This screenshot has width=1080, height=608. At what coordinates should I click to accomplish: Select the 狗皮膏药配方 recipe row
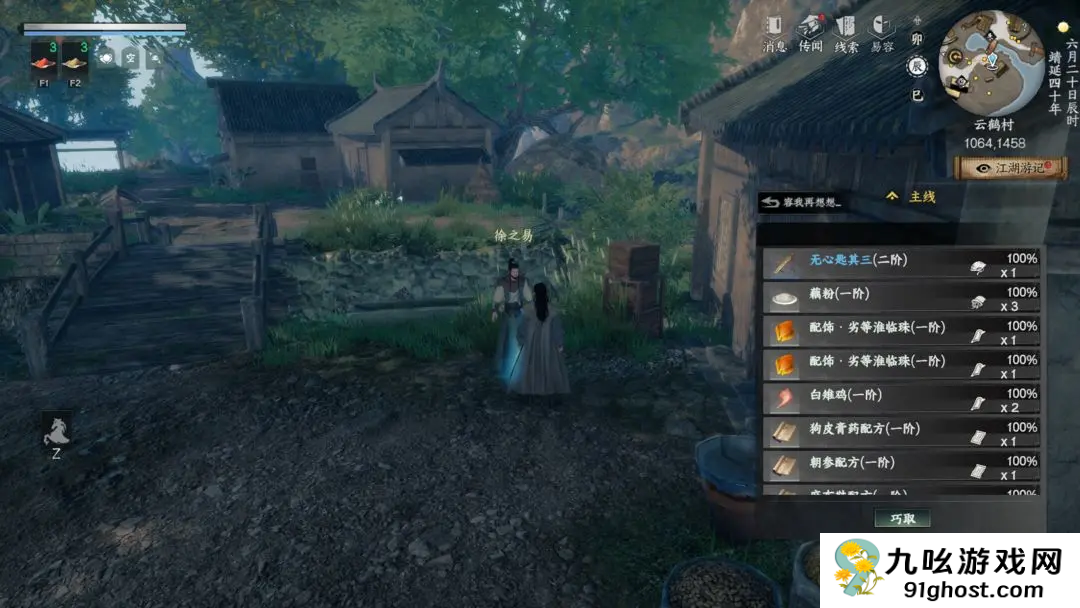coord(900,434)
